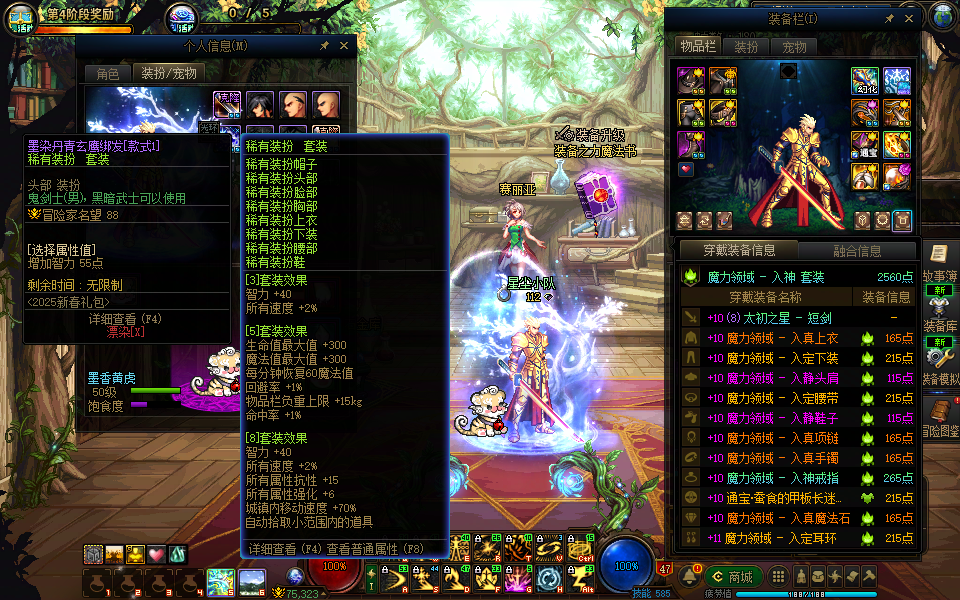Select the 通宝 equipment slot

864,145
